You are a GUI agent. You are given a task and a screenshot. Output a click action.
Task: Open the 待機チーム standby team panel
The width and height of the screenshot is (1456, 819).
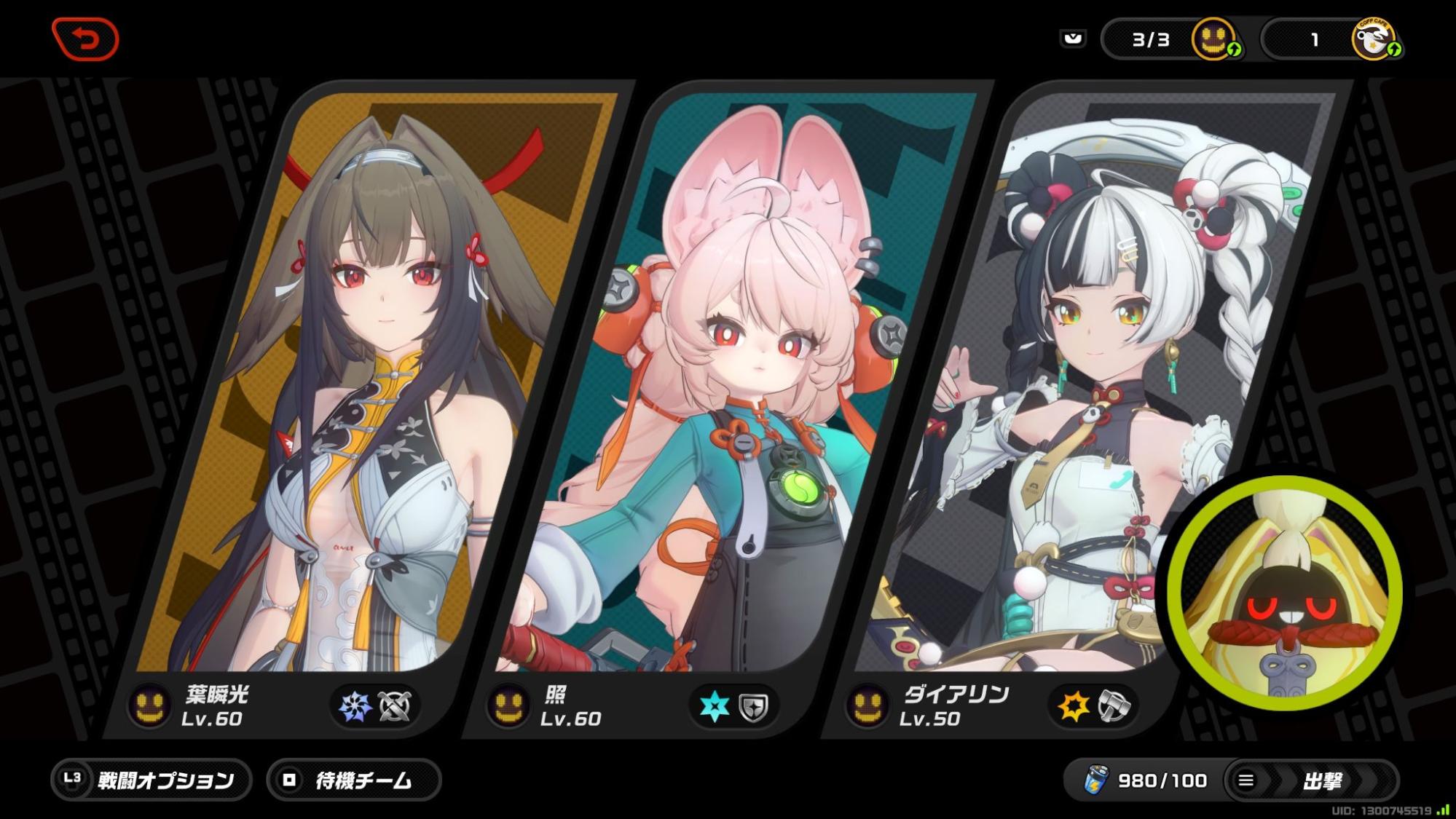point(355,780)
